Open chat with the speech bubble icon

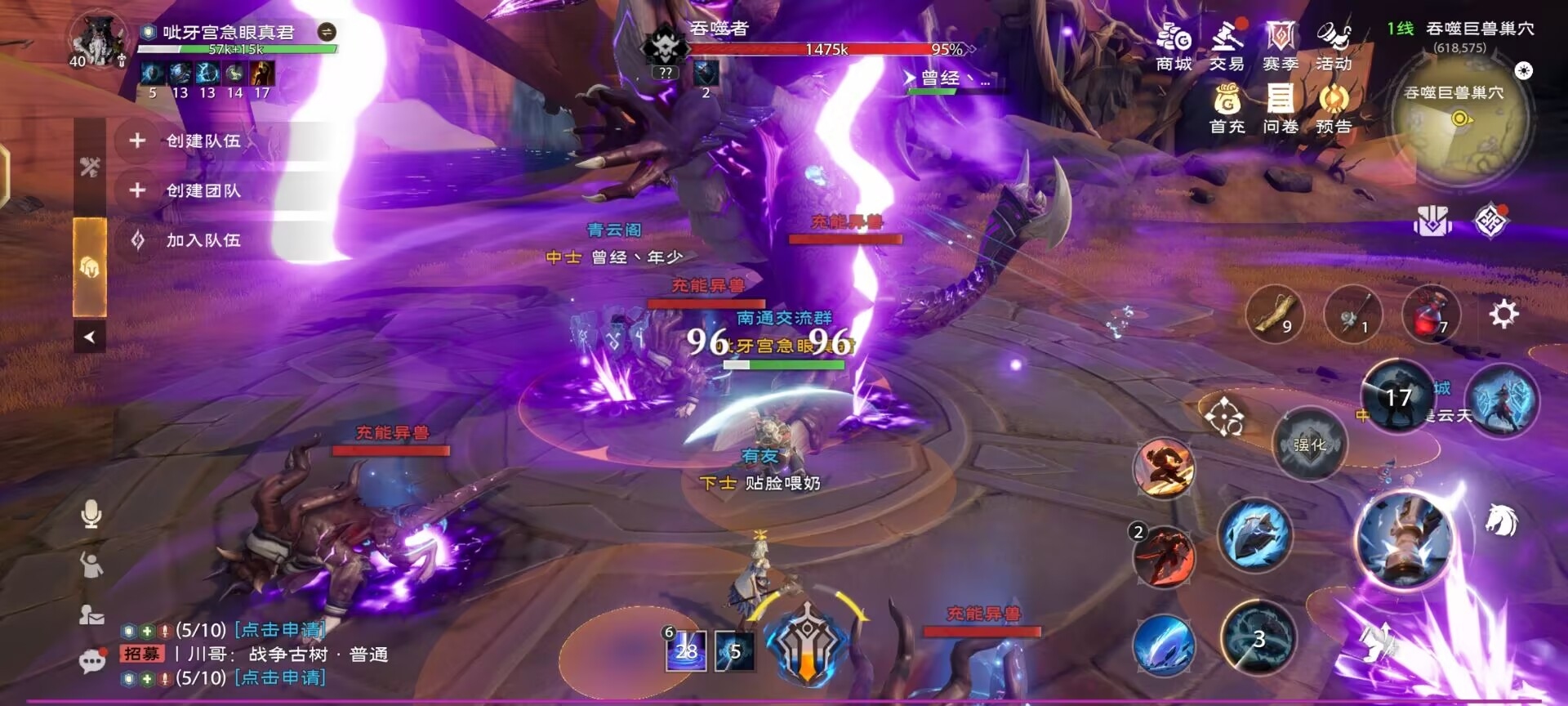[92, 660]
